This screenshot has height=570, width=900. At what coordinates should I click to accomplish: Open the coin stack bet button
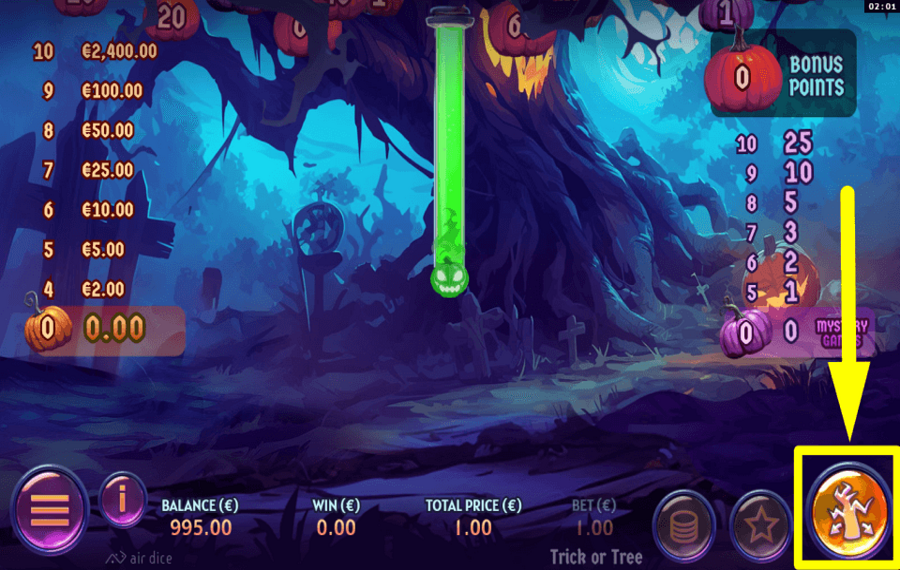pos(686,523)
